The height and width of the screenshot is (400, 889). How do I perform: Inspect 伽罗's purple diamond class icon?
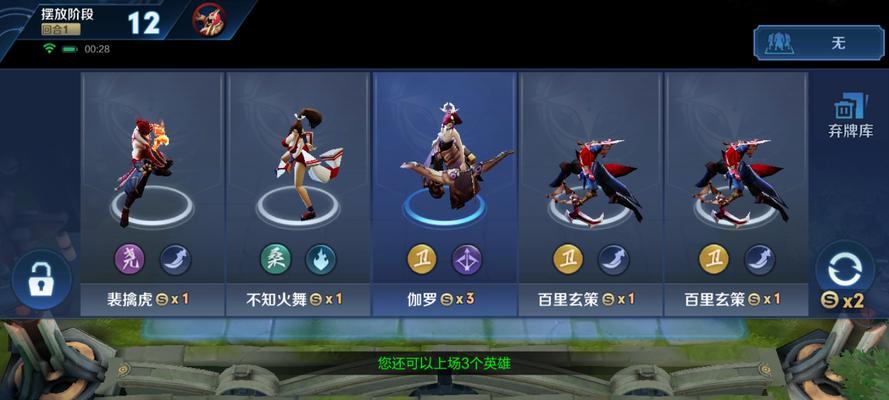[466, 260]
